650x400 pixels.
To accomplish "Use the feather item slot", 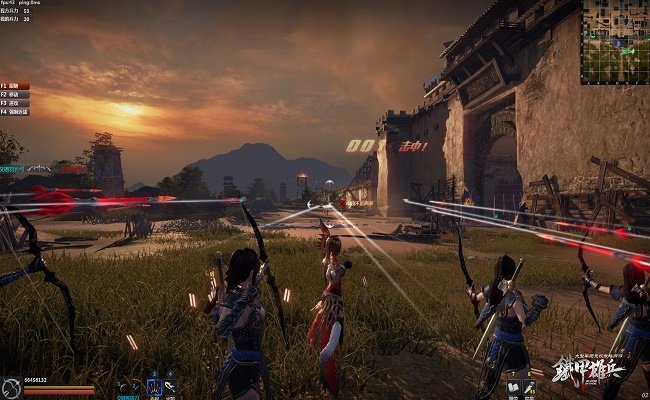I will (x=531, y=386).
